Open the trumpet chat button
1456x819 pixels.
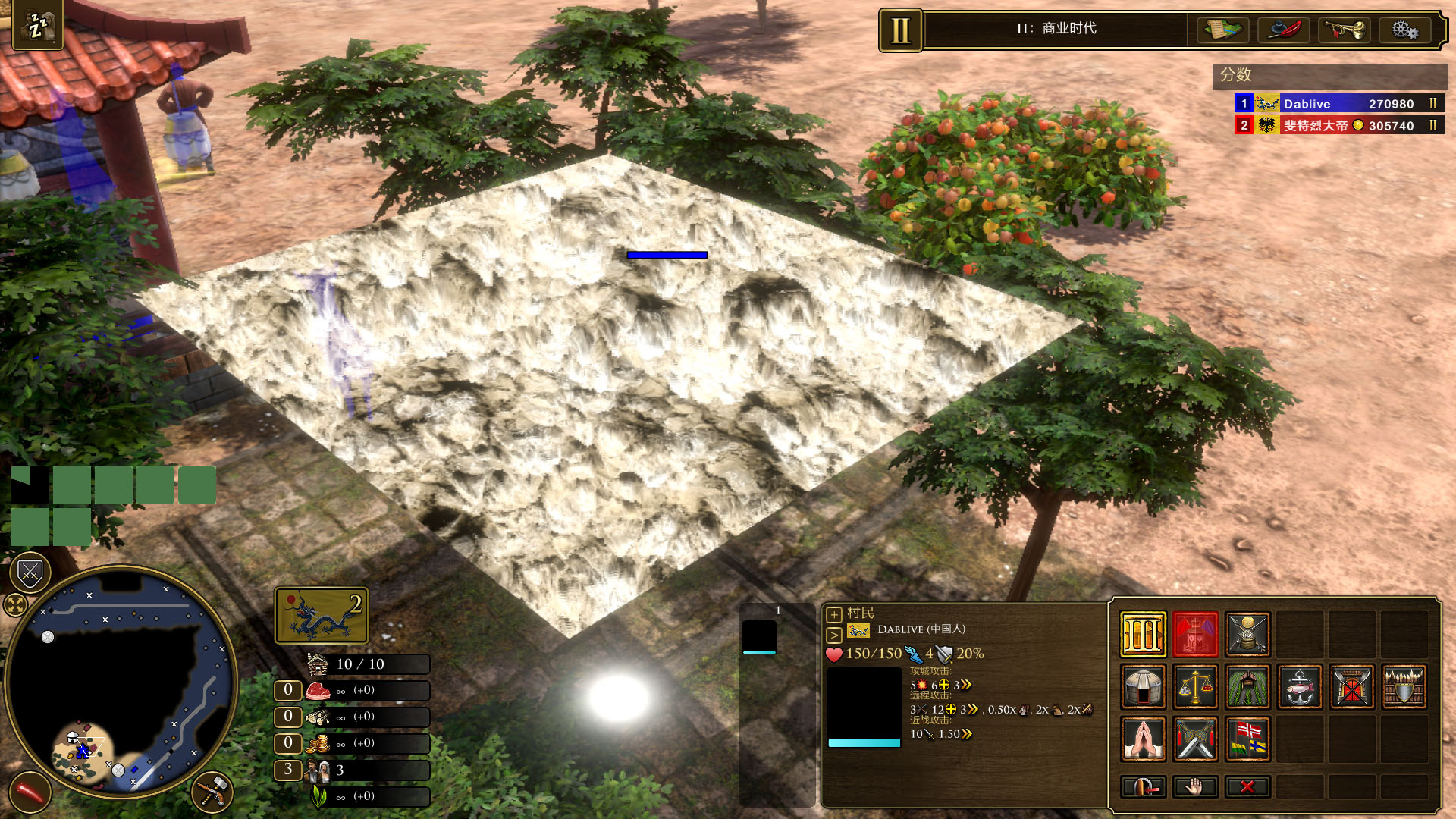coord(1344,30)
